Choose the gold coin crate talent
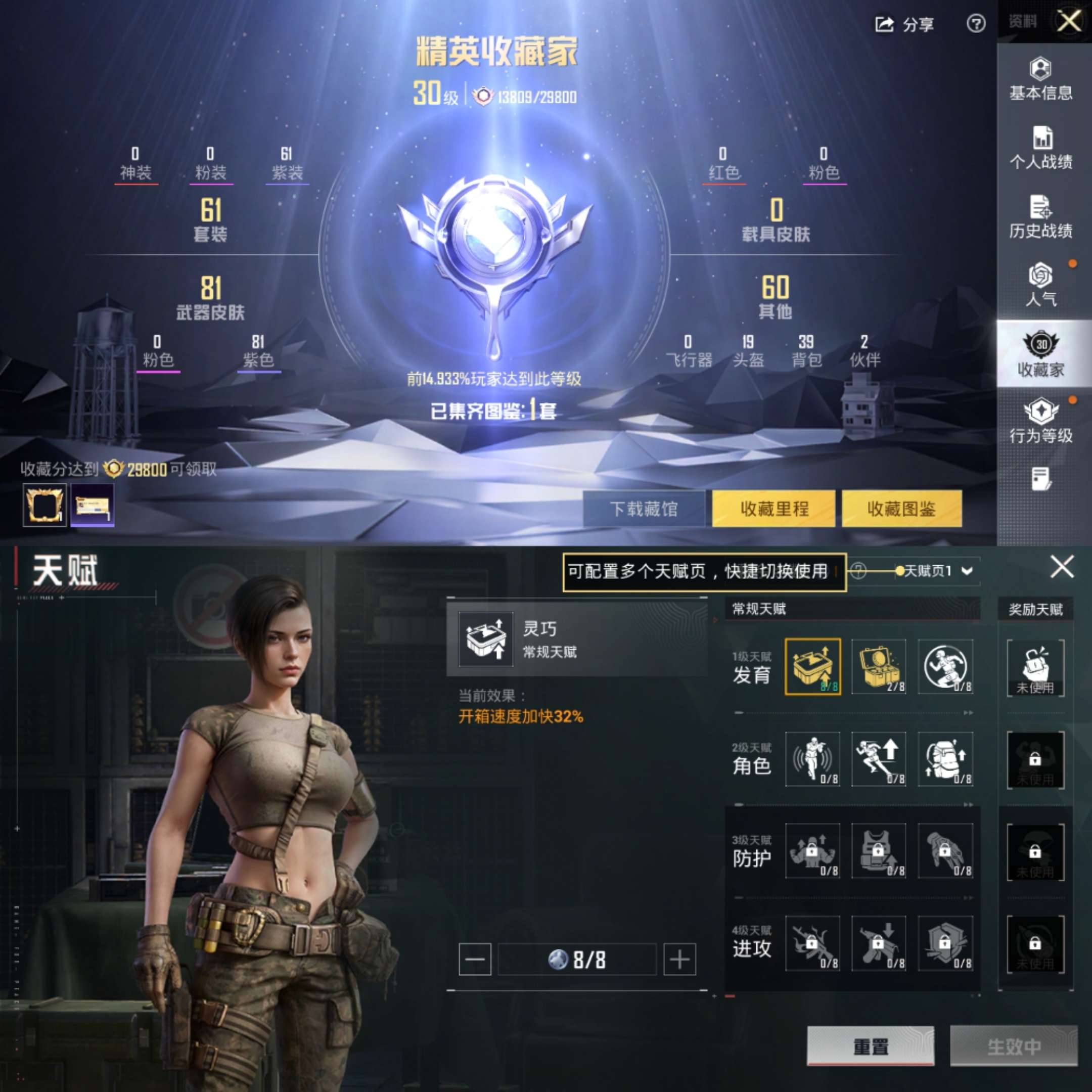This screenshot has width=1092, height=1092. pyautogui.click(x=878, y=667)
